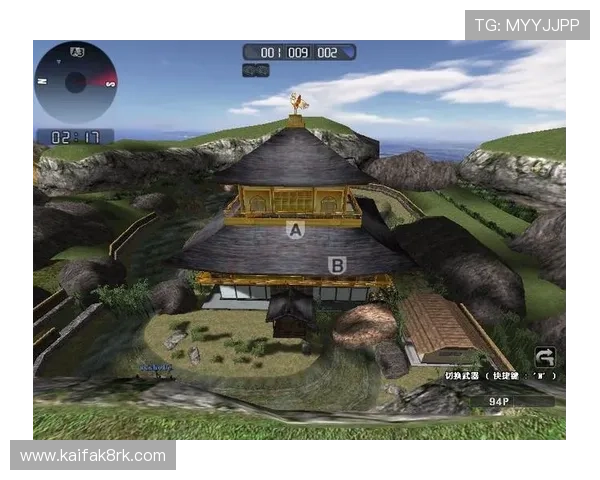Open the www.kaifak8rk.com watermark link
600x480 pixels.
[92, 456]
